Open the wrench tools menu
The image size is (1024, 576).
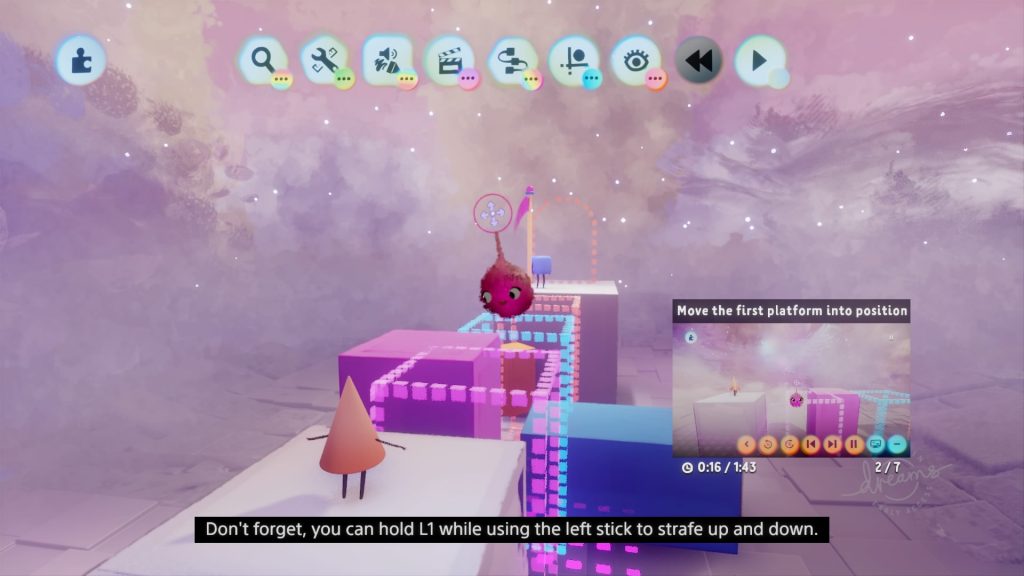click(x=323, y=60)
